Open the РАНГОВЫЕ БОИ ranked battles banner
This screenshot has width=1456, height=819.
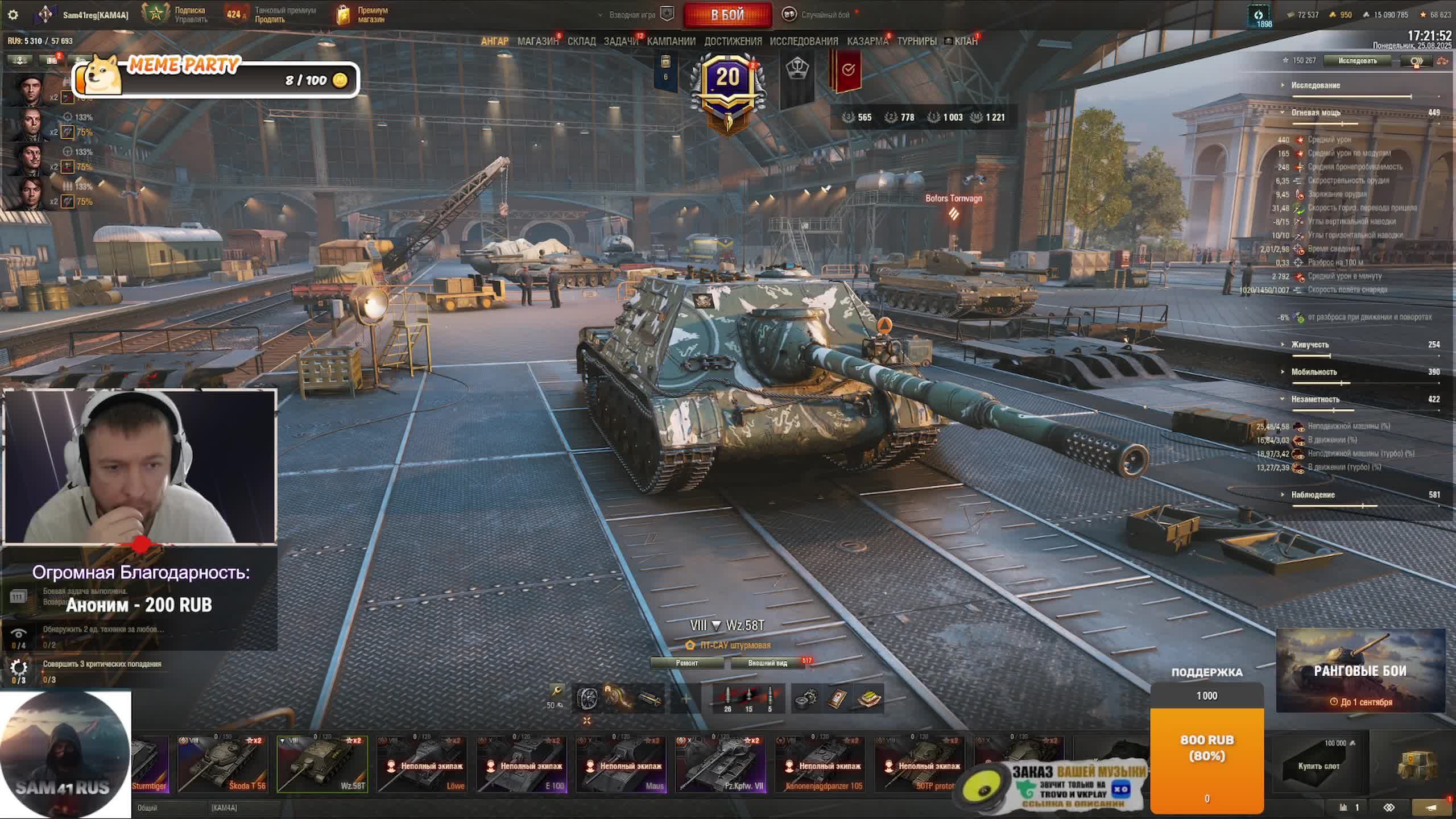(1360, 671)
